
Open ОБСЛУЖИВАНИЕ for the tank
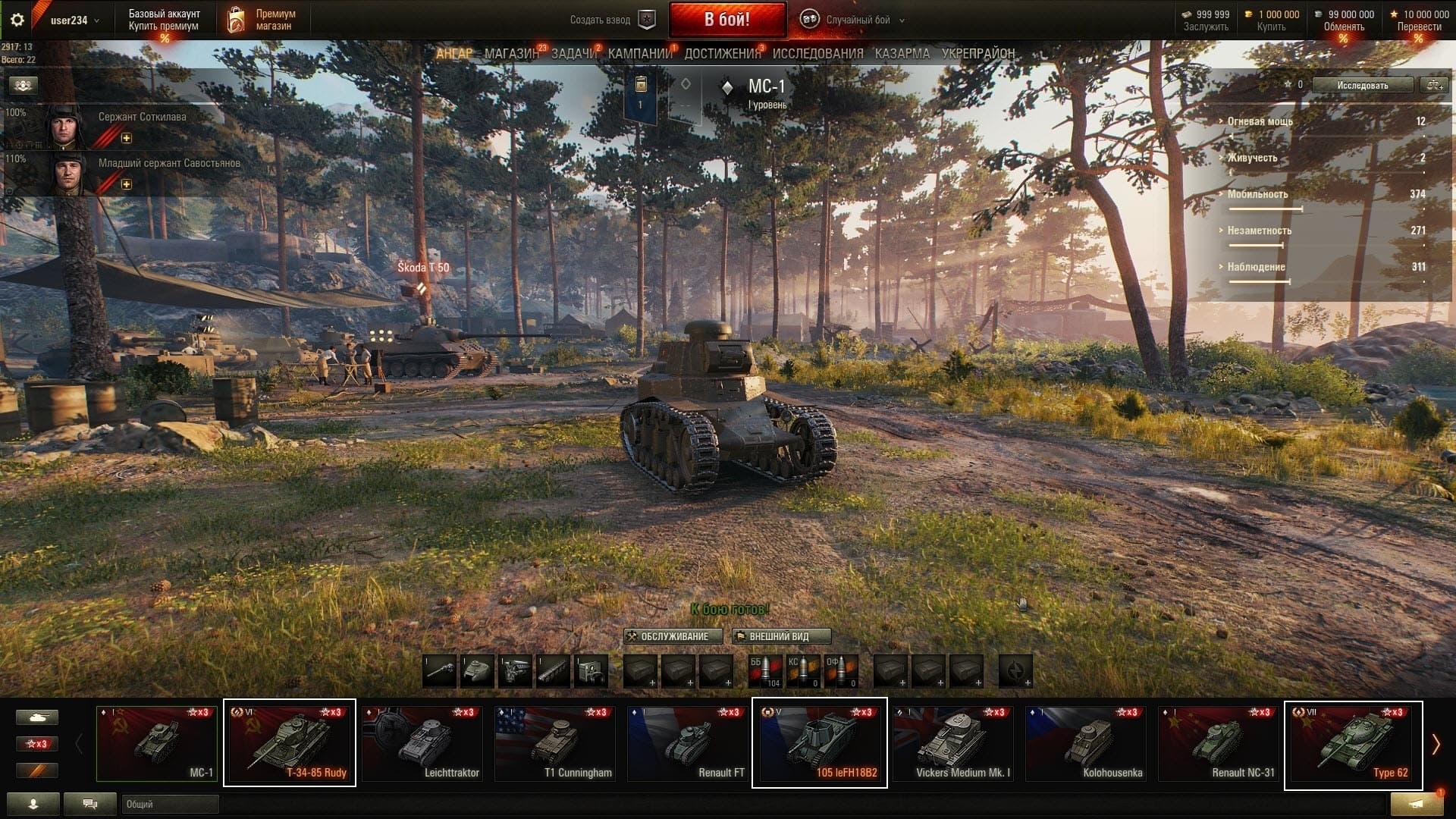pyautogui.click(x=673, y=636)
